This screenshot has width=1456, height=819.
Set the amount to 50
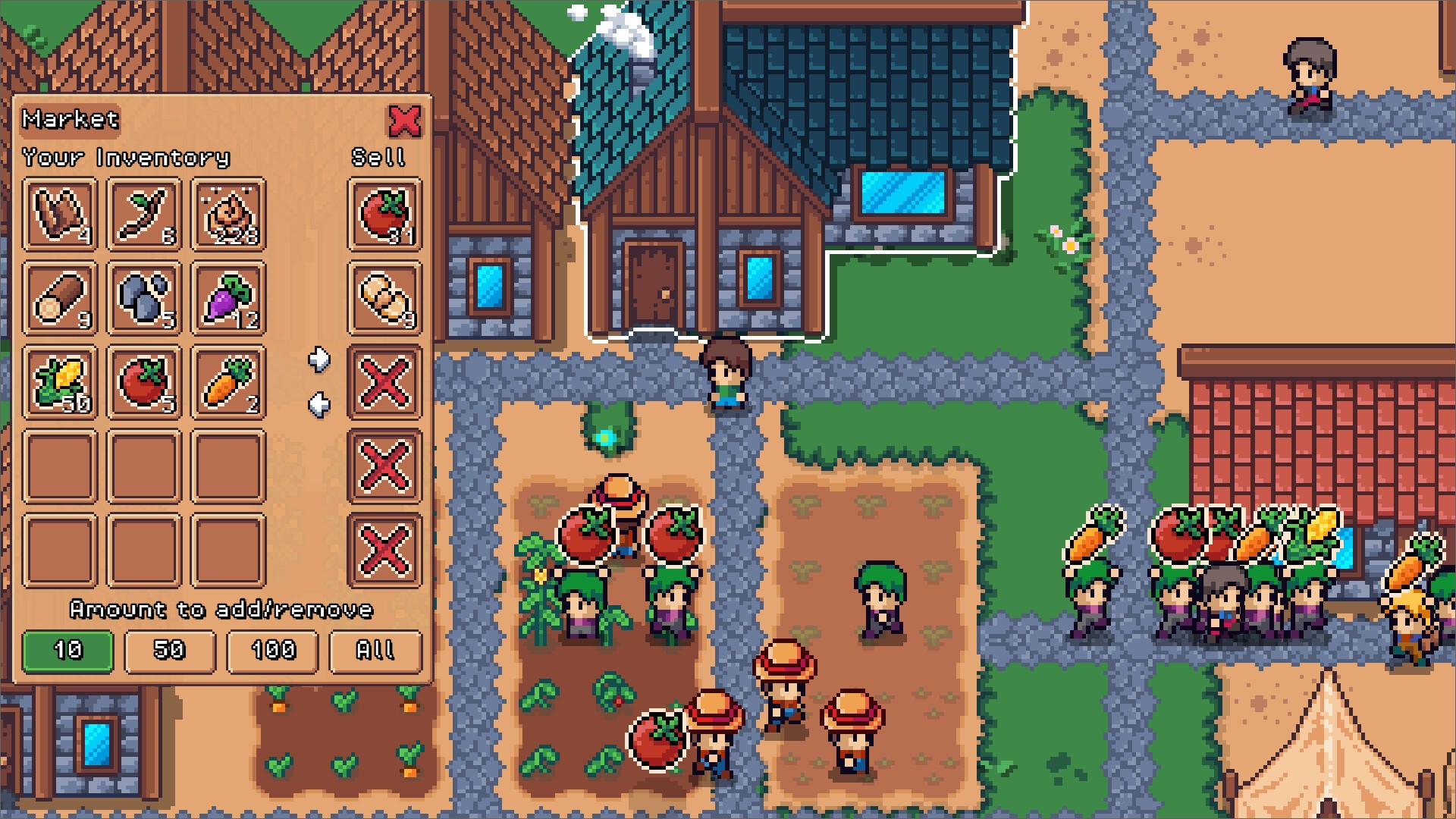170,651
